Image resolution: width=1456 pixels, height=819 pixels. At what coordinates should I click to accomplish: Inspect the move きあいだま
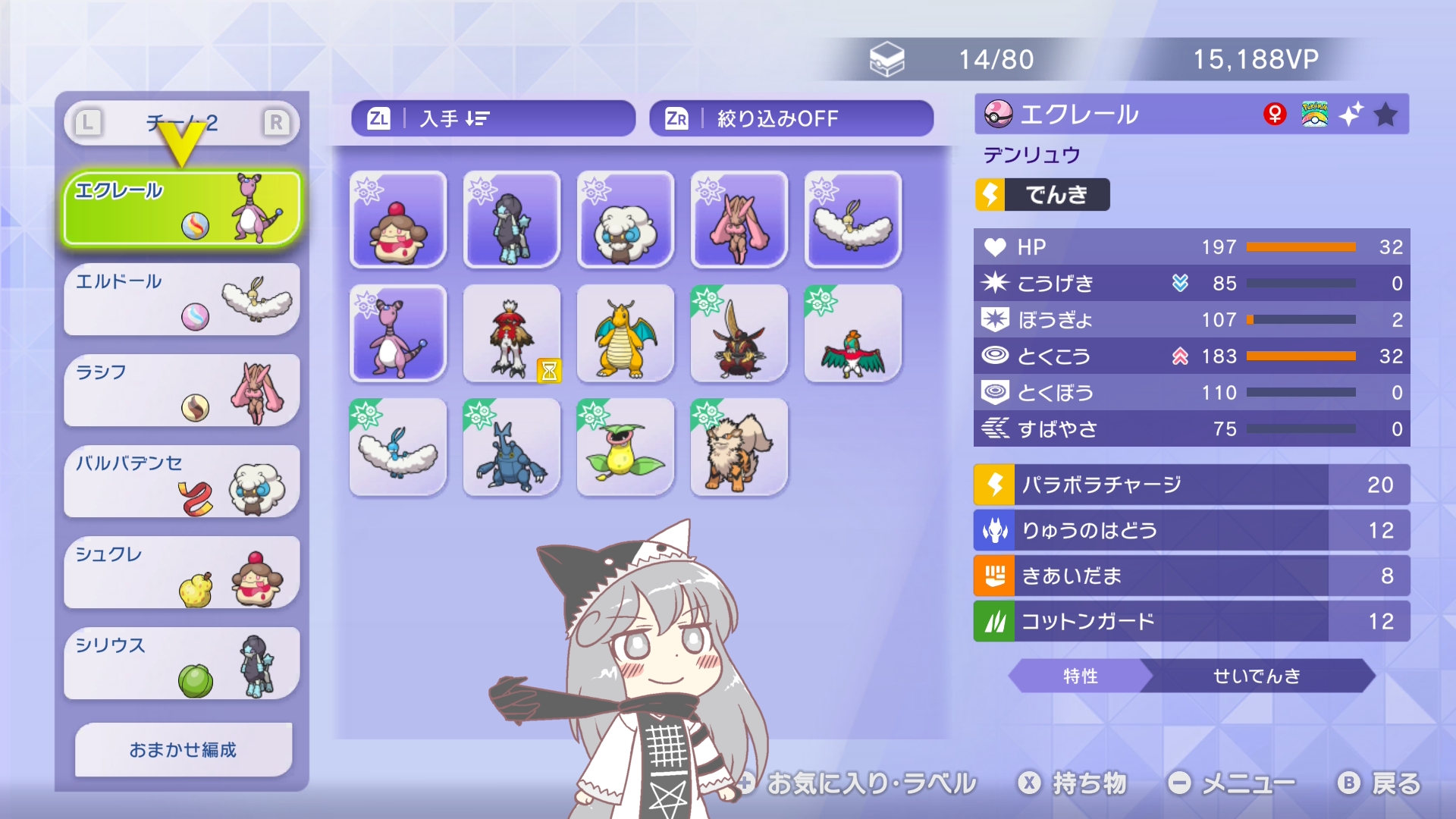click(1191, 576)
